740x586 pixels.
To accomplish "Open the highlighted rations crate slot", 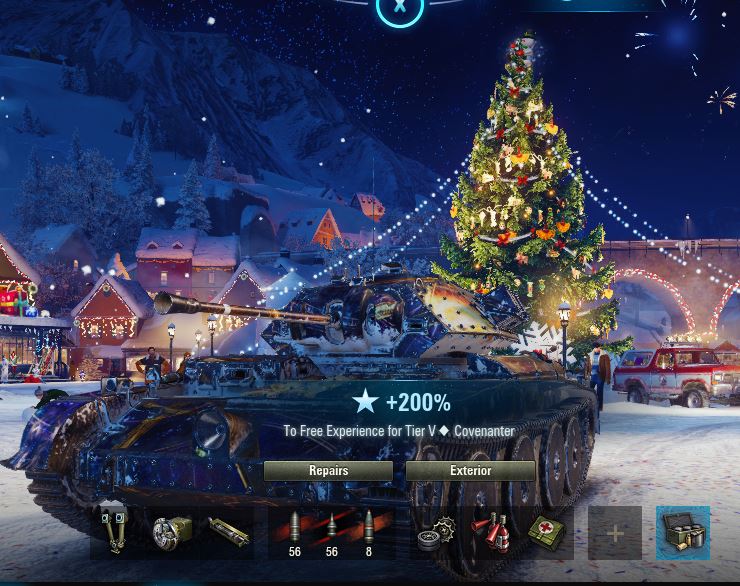I will click(x=683, y=533).
